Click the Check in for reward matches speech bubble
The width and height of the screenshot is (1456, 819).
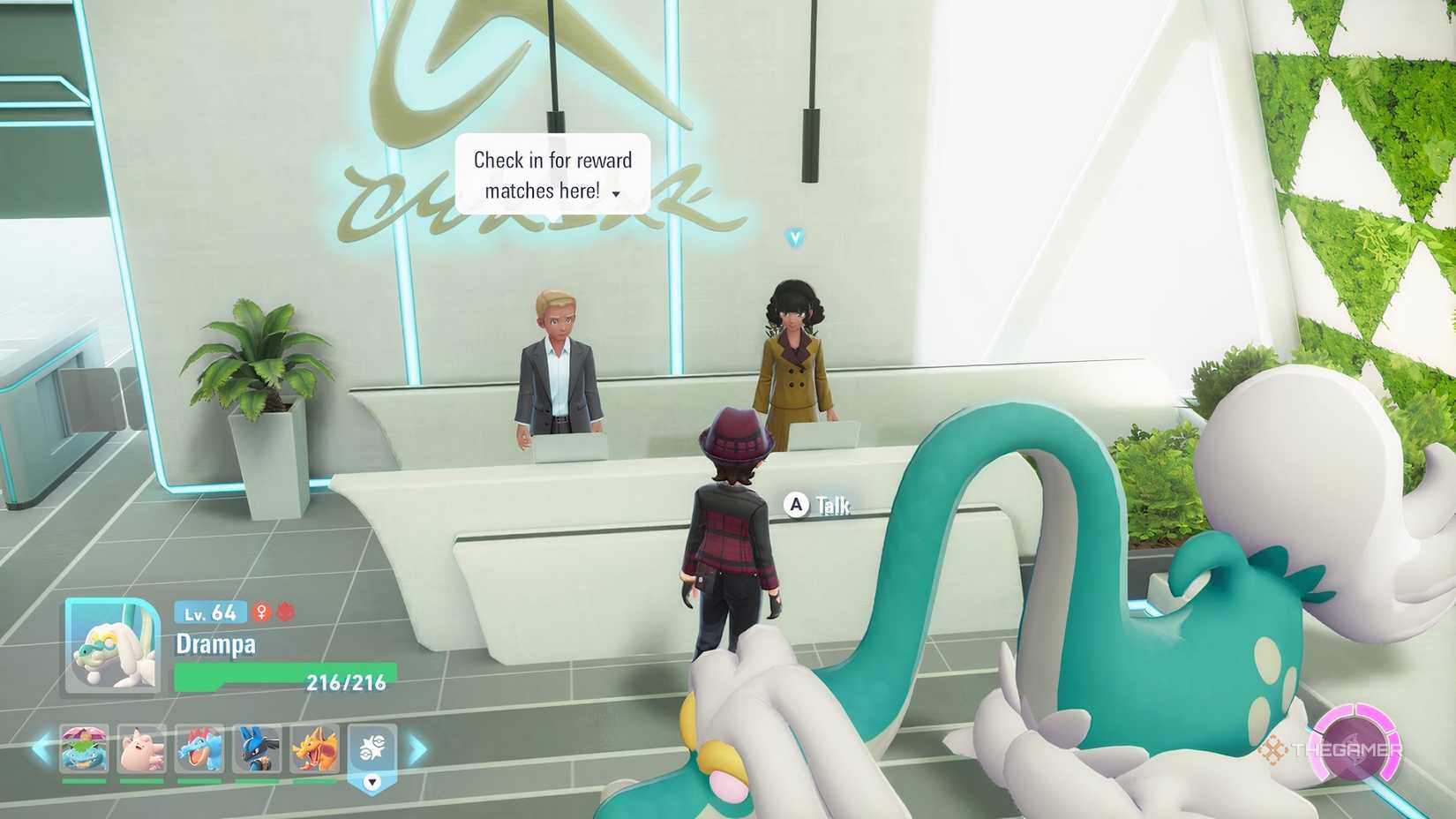[x=552, y=174]
